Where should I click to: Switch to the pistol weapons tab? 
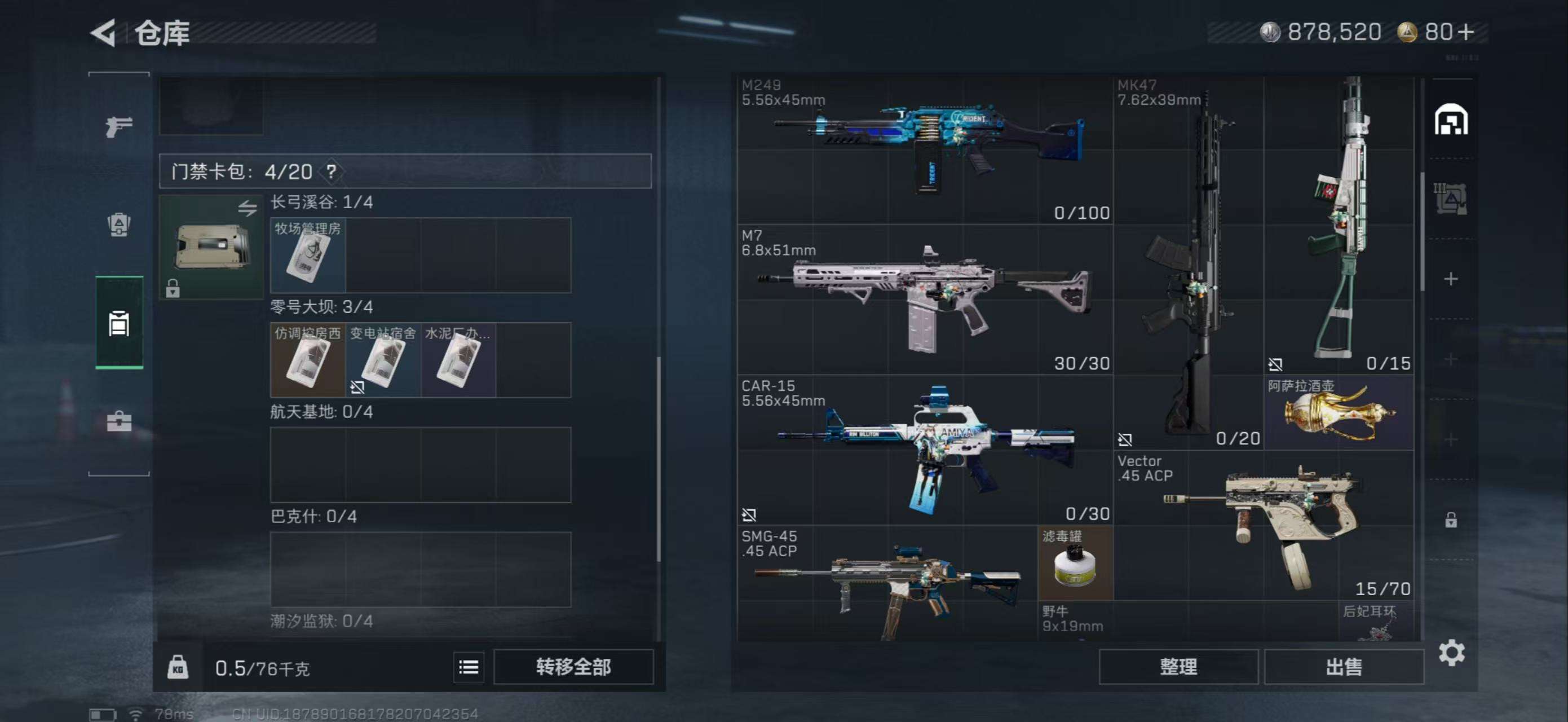click(x=119, y=126)
